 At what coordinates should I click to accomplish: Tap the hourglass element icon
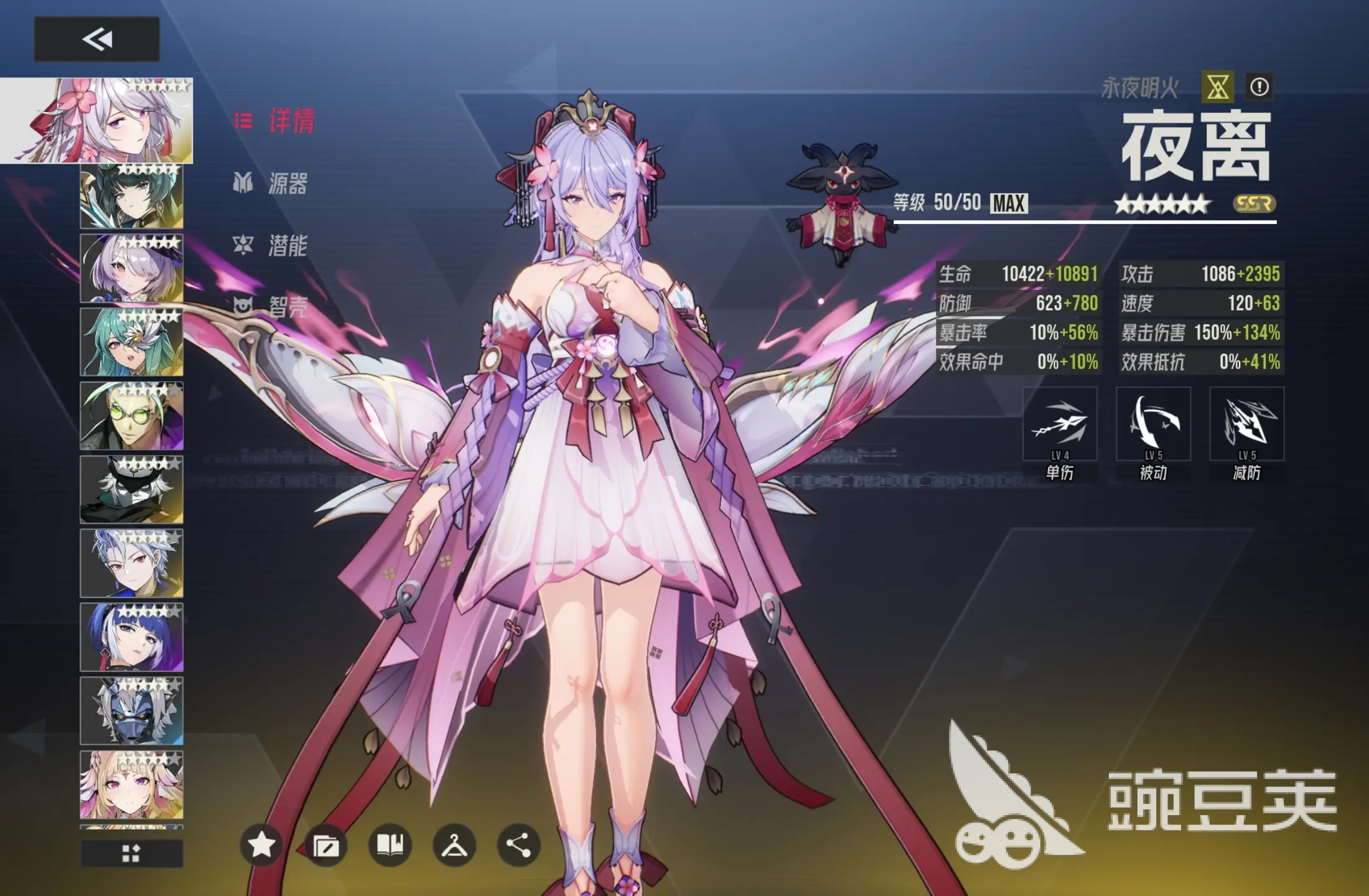(1217, 86)
